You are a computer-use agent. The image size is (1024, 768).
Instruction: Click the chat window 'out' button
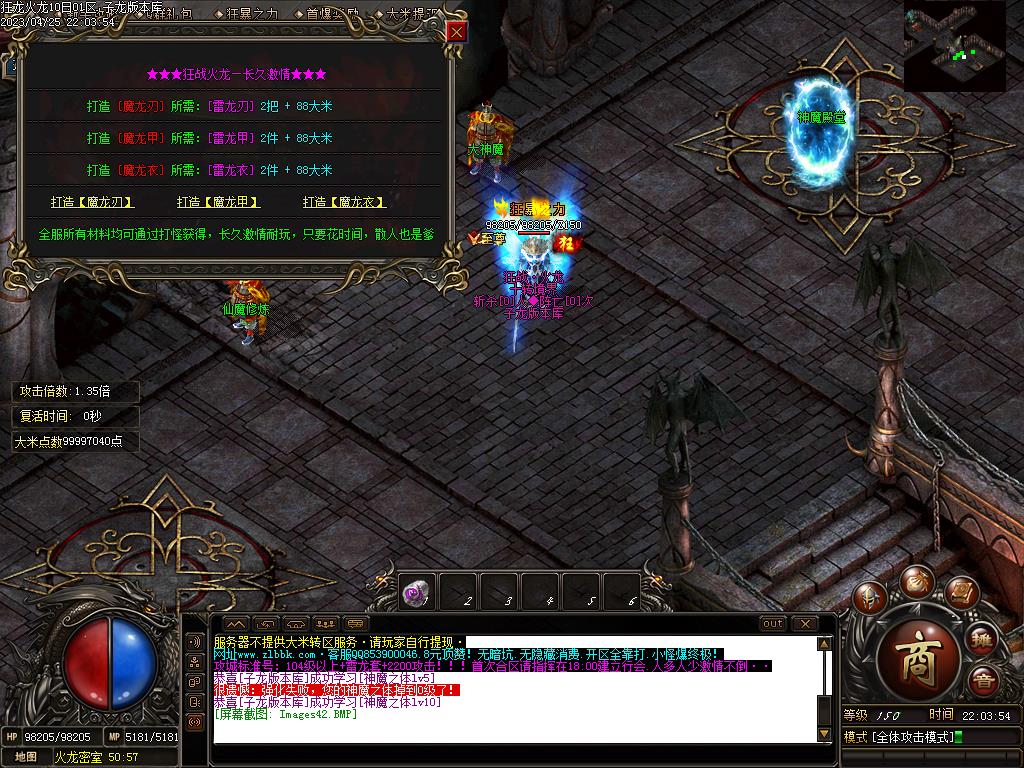(x=773, y=624)
